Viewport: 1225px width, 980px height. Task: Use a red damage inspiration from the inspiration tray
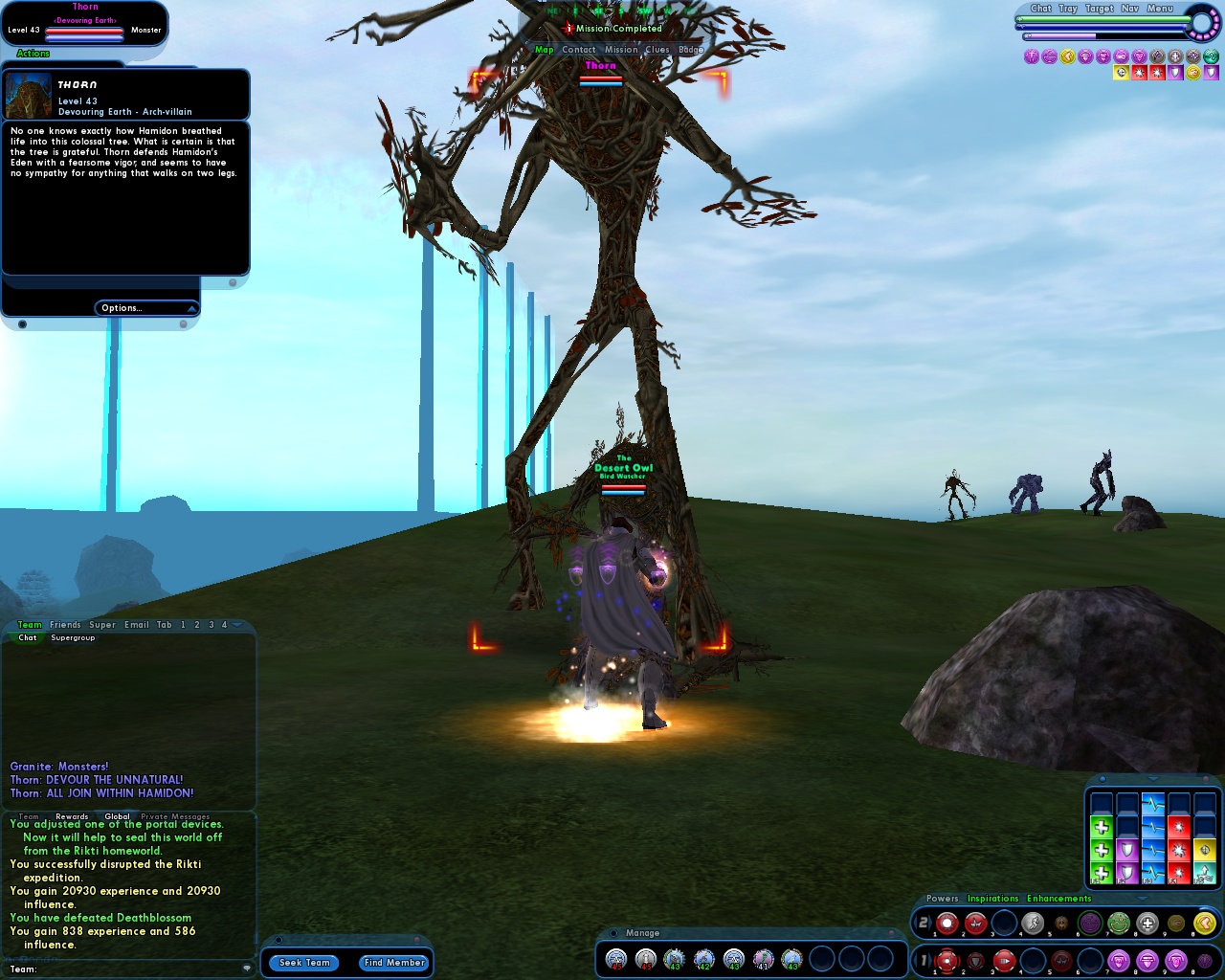pyautogui.click(x=1179, y=850)
